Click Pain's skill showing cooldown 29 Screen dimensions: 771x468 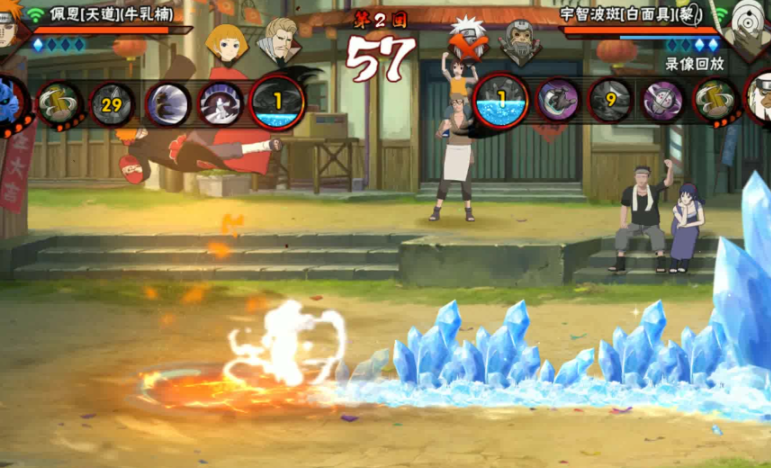pyautogui.click(x=113, y=102)
